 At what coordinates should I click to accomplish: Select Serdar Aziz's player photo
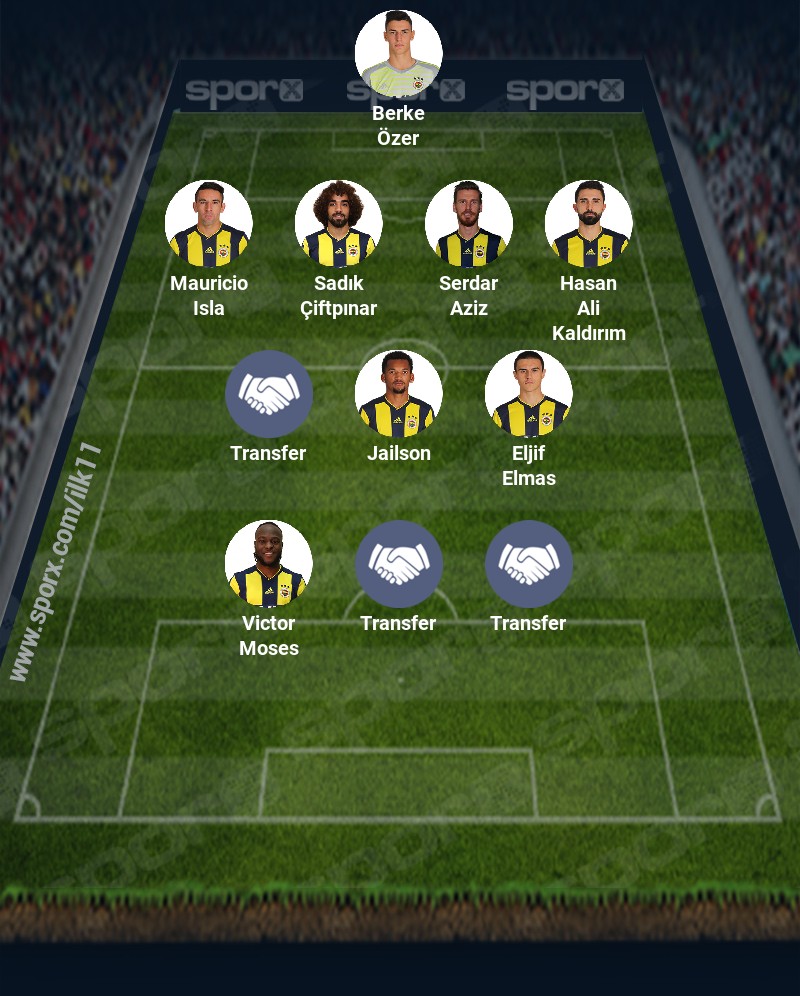point(468,224)
